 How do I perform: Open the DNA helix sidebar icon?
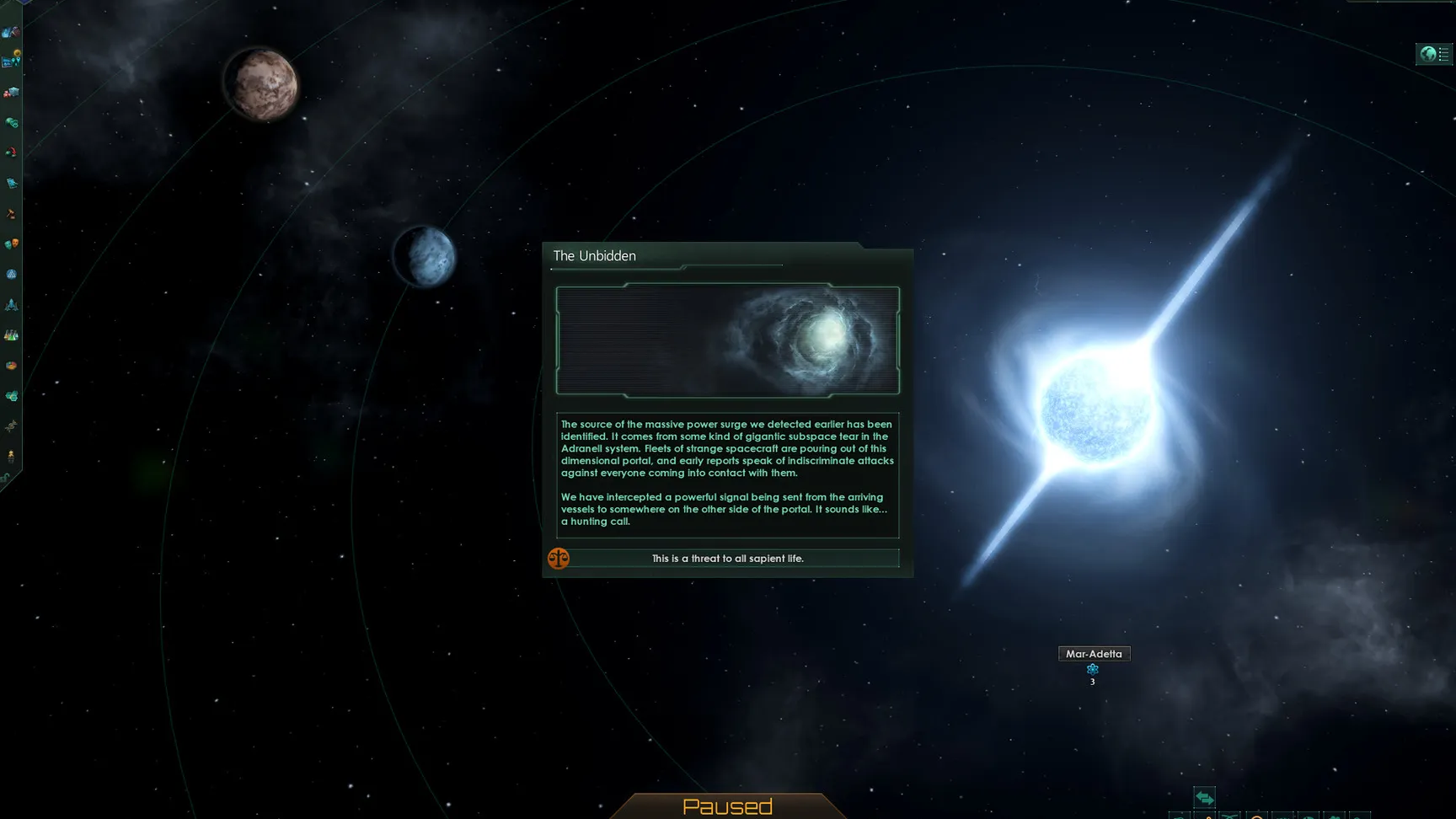11,426
